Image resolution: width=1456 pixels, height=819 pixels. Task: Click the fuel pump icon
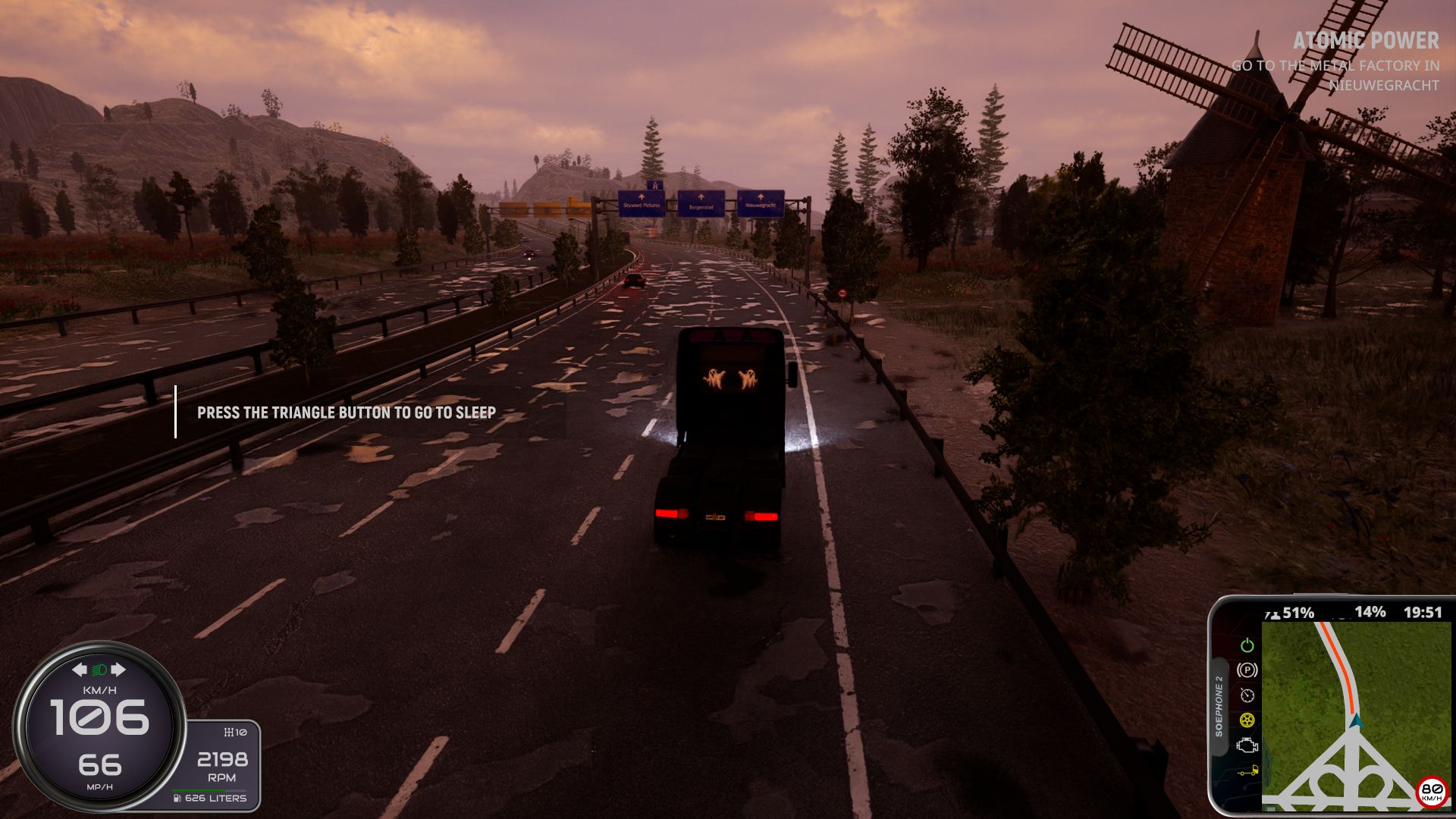click(x=177, y=799)
